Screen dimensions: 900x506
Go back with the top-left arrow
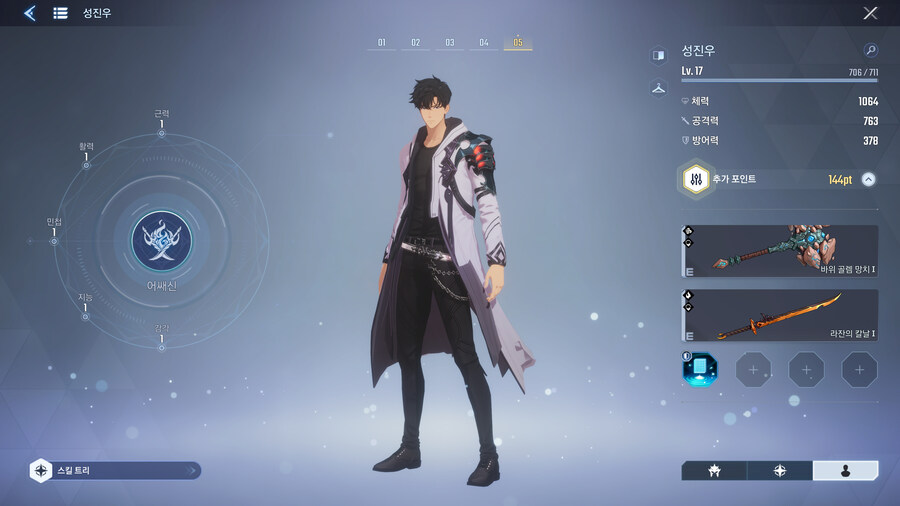(30, 13)
